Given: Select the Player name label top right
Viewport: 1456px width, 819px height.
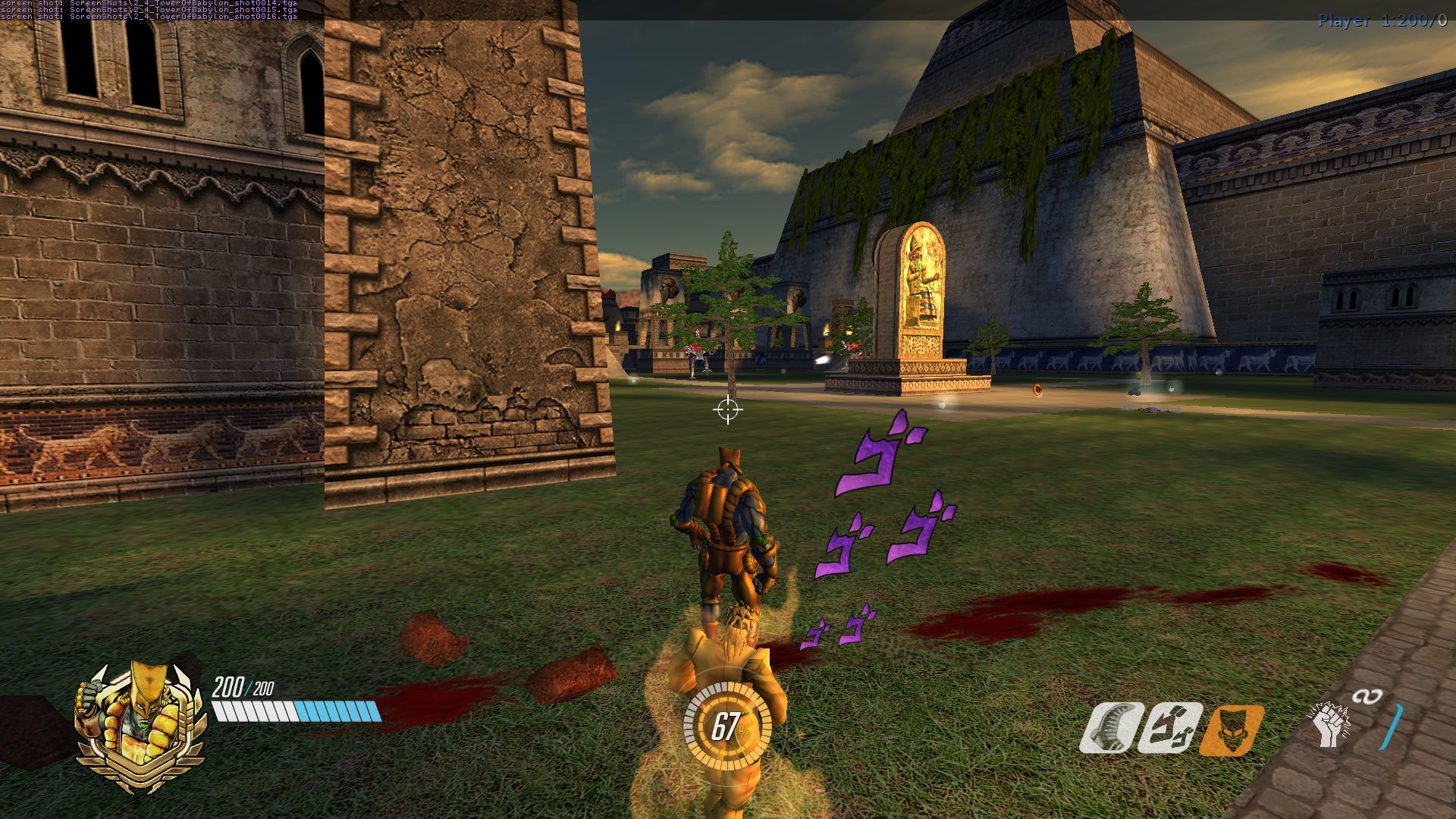Looking at the screenshot, I should click(1342, 21).
